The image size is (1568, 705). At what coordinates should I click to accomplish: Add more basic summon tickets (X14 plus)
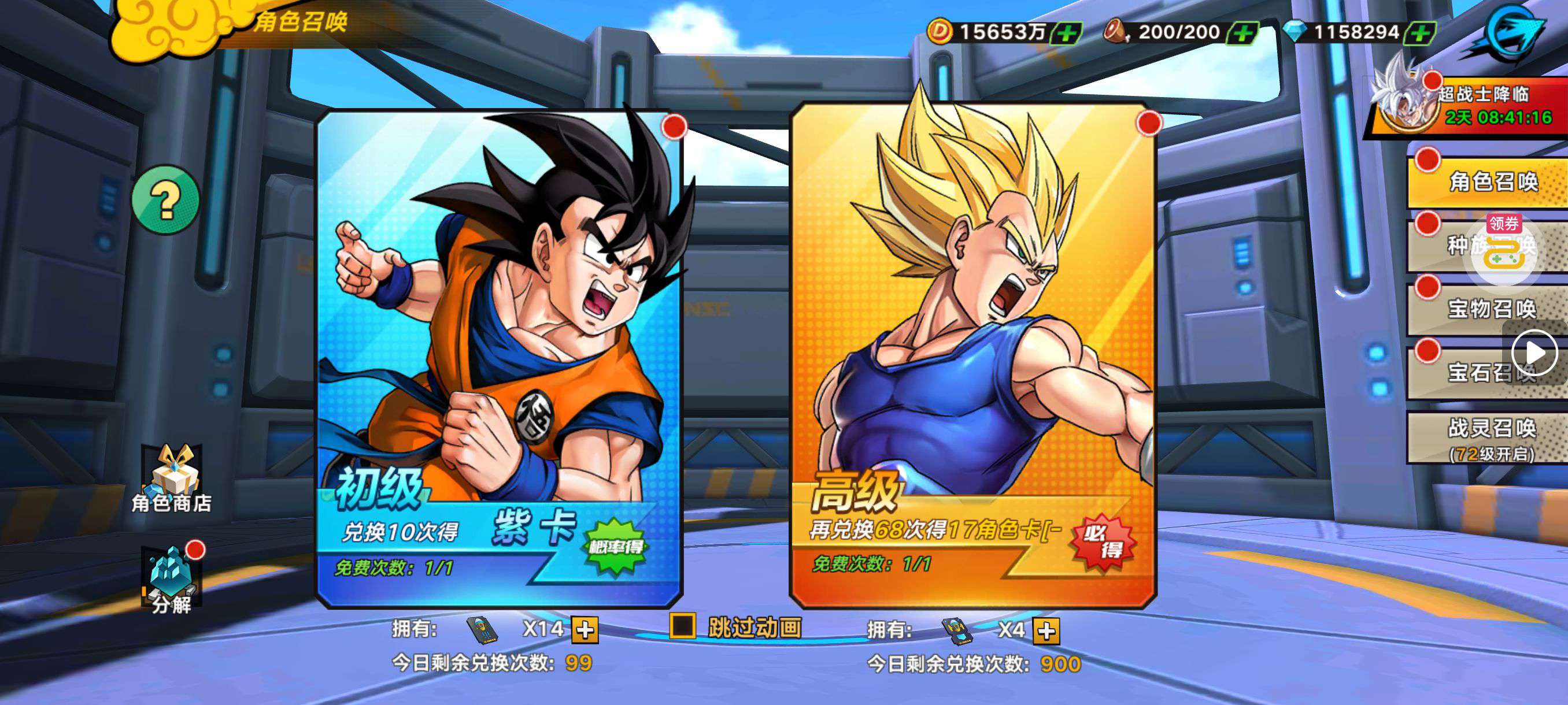tap(585, 630)
